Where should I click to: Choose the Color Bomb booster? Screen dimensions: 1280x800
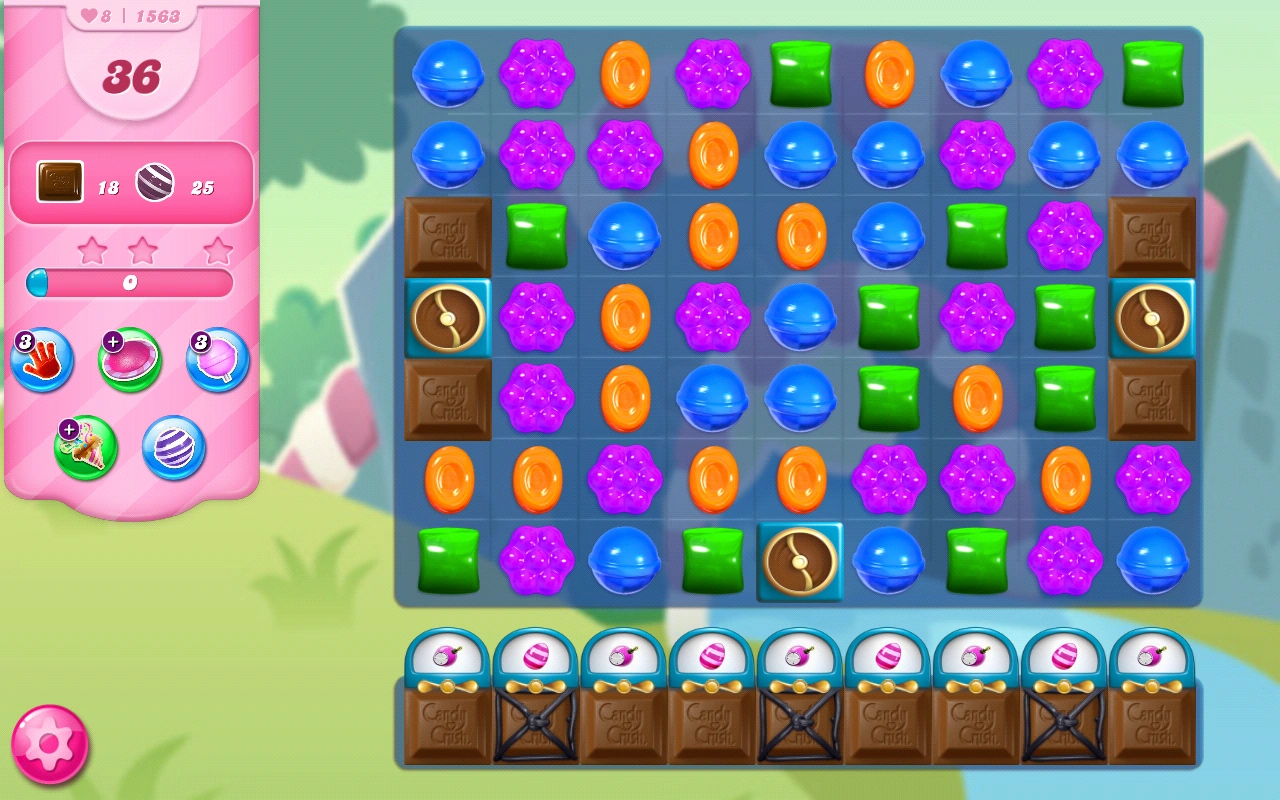click(172, 447)
